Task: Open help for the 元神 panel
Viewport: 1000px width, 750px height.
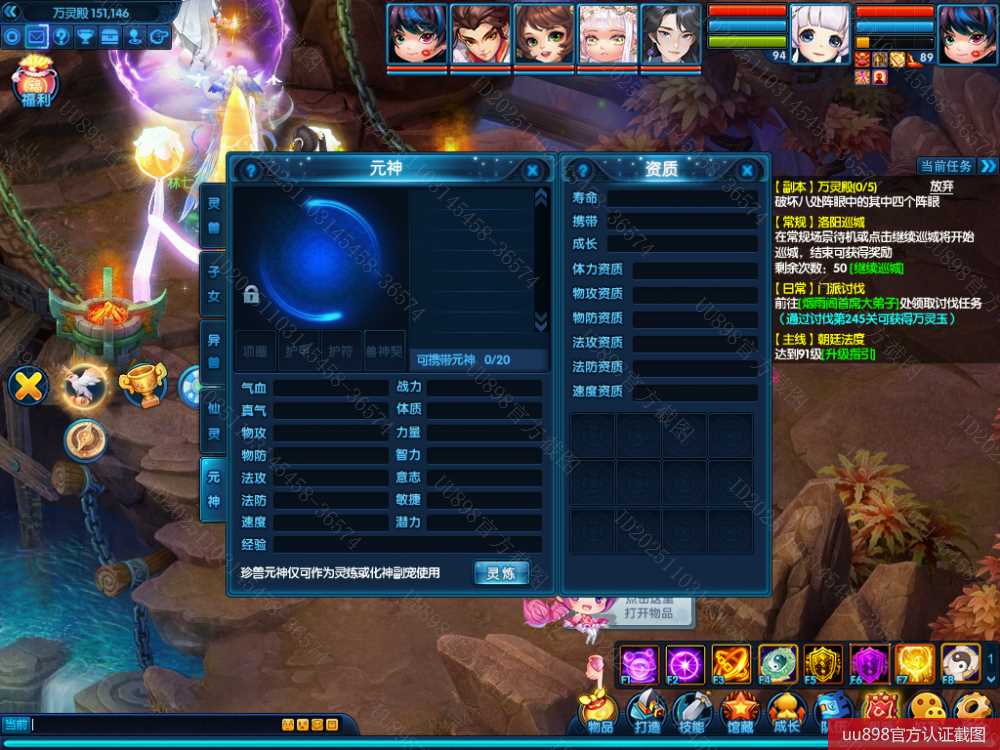Action: click(x=251, y=170)
